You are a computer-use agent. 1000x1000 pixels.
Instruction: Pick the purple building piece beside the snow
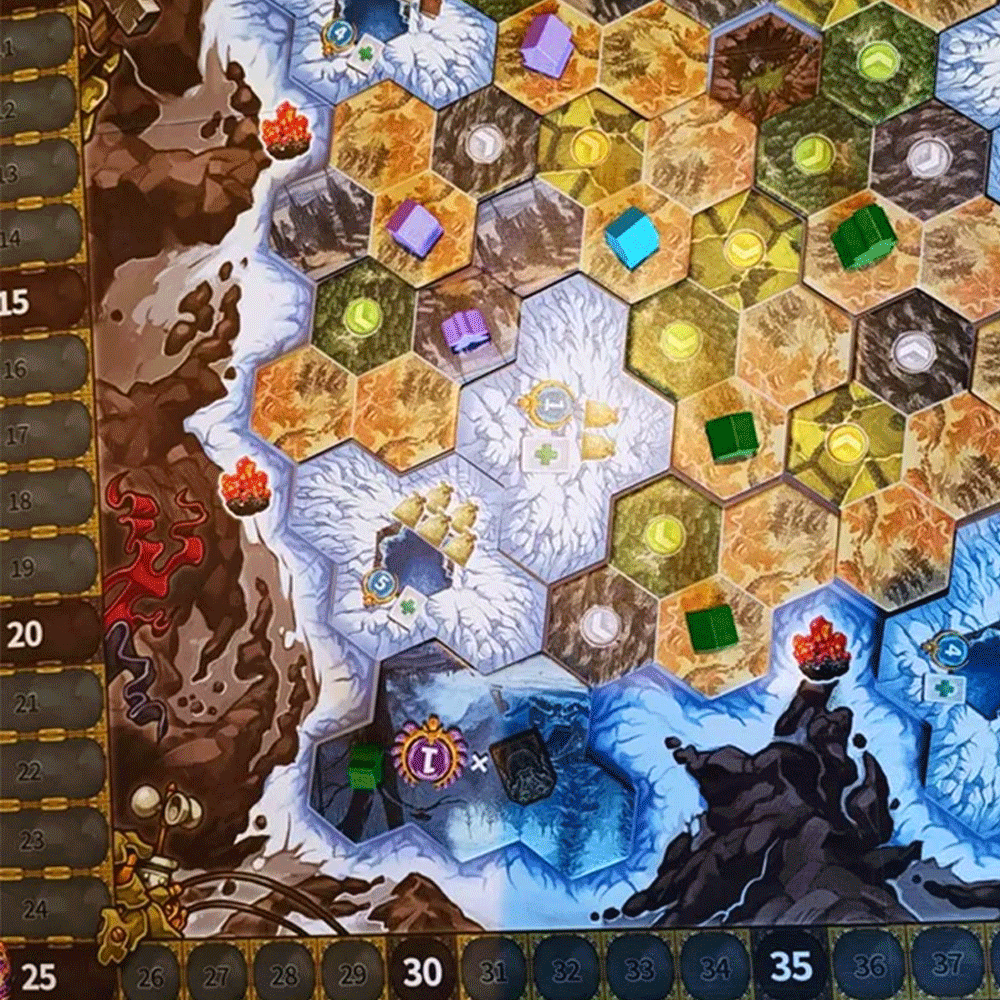click(466, 331)
